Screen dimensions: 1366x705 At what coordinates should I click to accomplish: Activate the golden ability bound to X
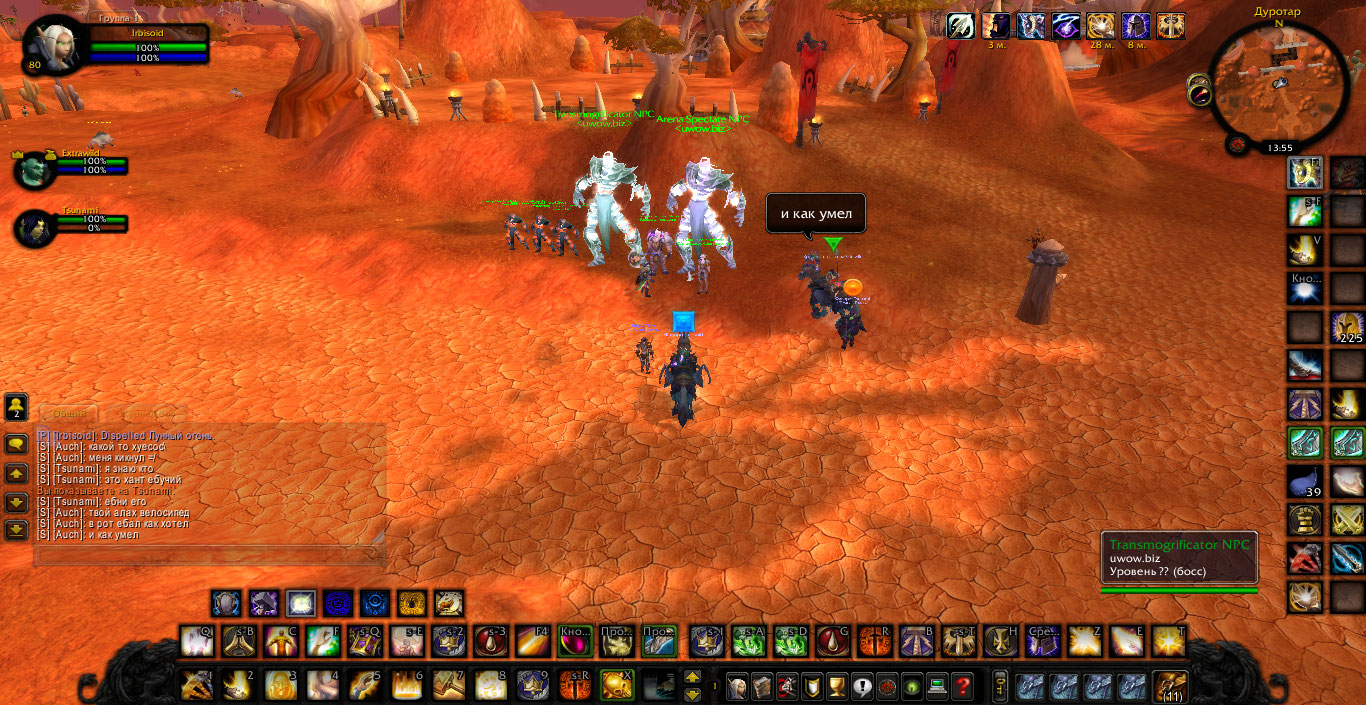[615, 686]
